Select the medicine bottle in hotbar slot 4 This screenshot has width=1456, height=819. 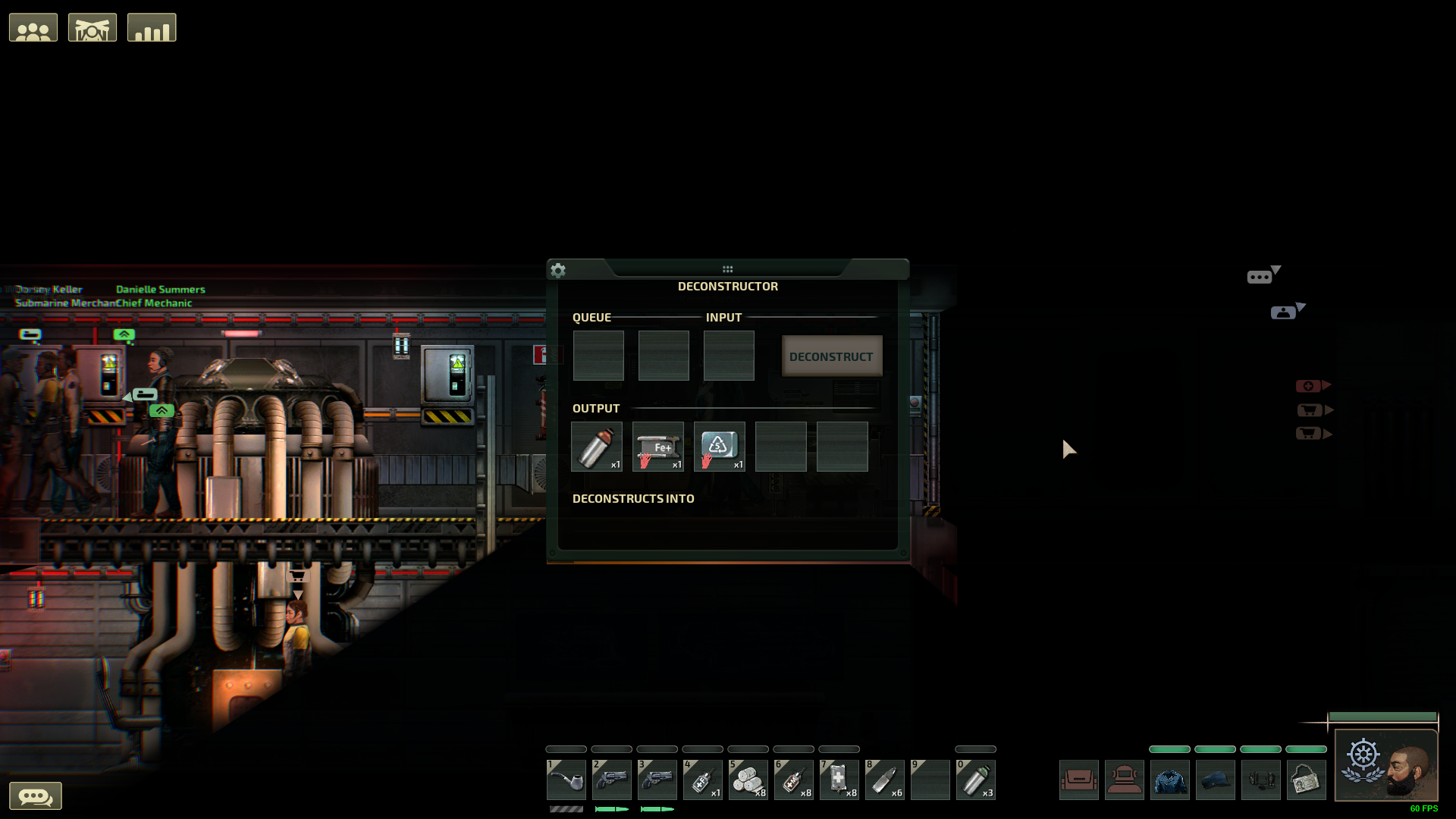click(703, 780)
